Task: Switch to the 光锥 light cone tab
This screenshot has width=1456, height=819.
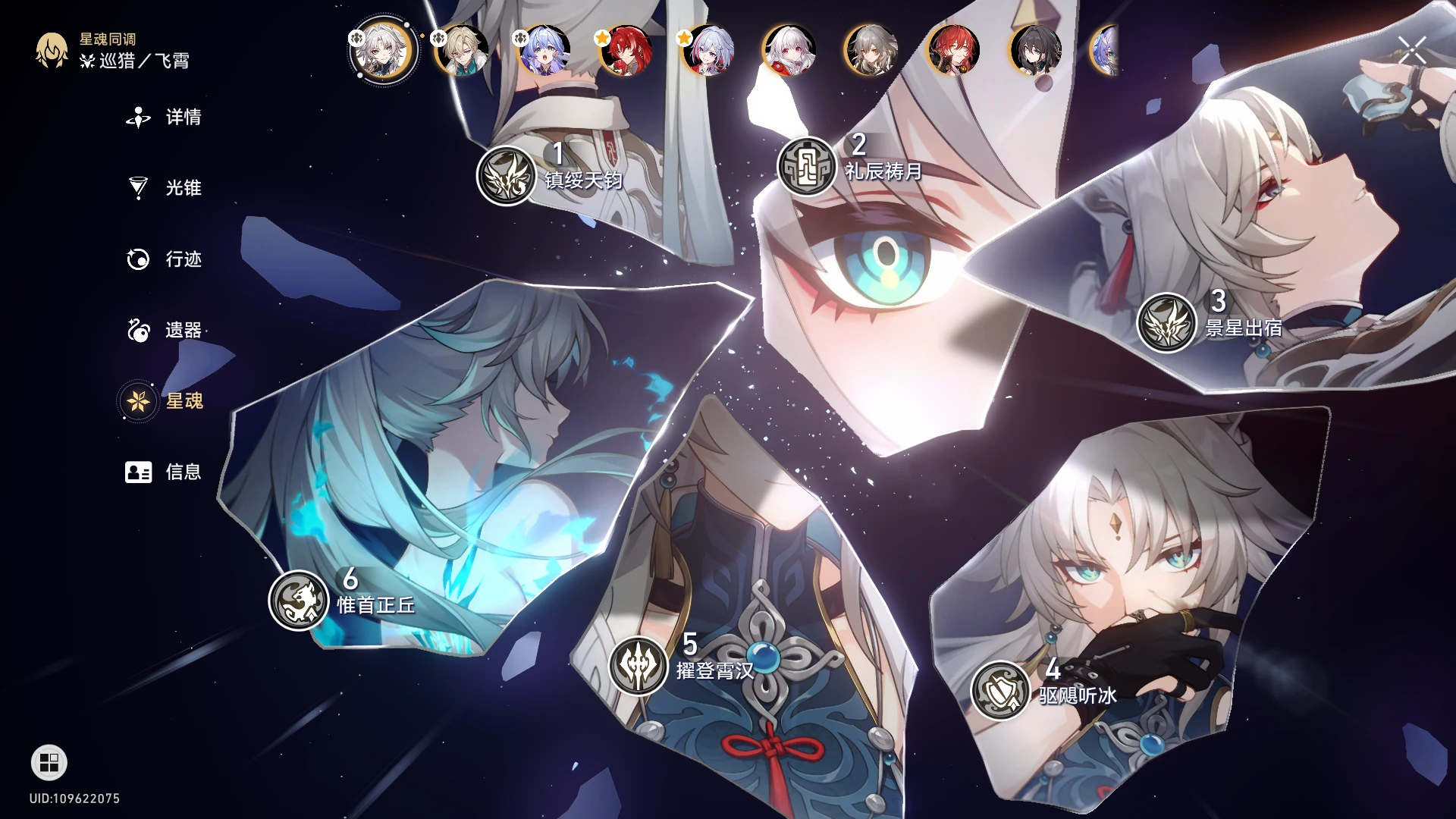Action: click(x=164, y=188)
